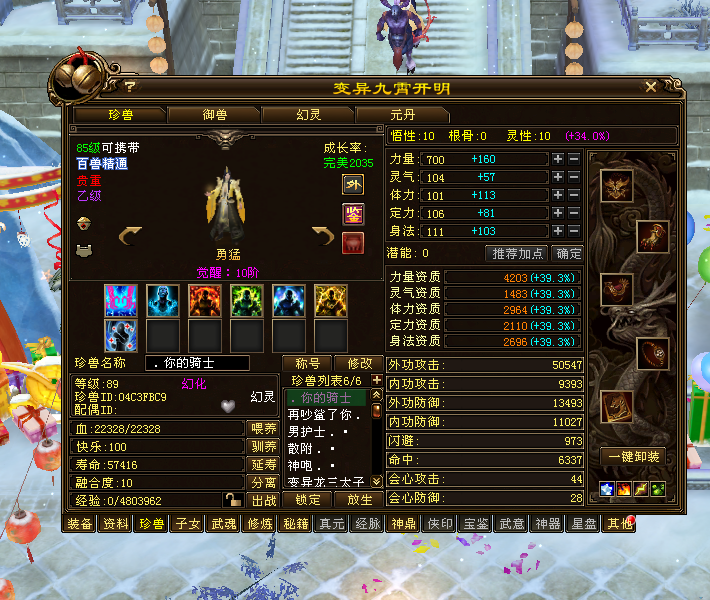Select the 驯养 tame button
Viewport: 710px width, 600px height.
[262, 447]
